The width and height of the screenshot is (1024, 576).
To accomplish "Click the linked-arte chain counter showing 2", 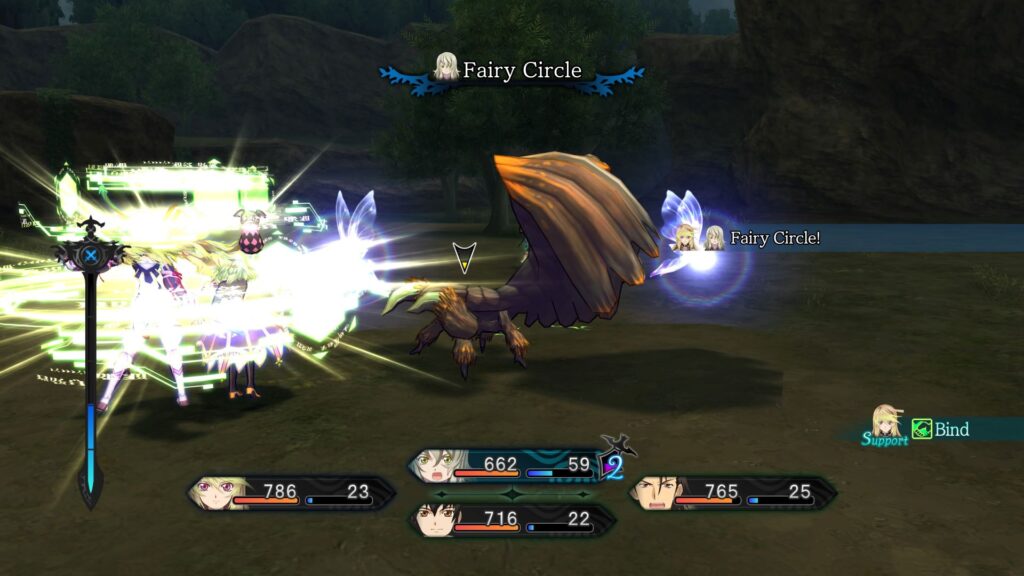I will pyautogui.click(x=614, y=465).
